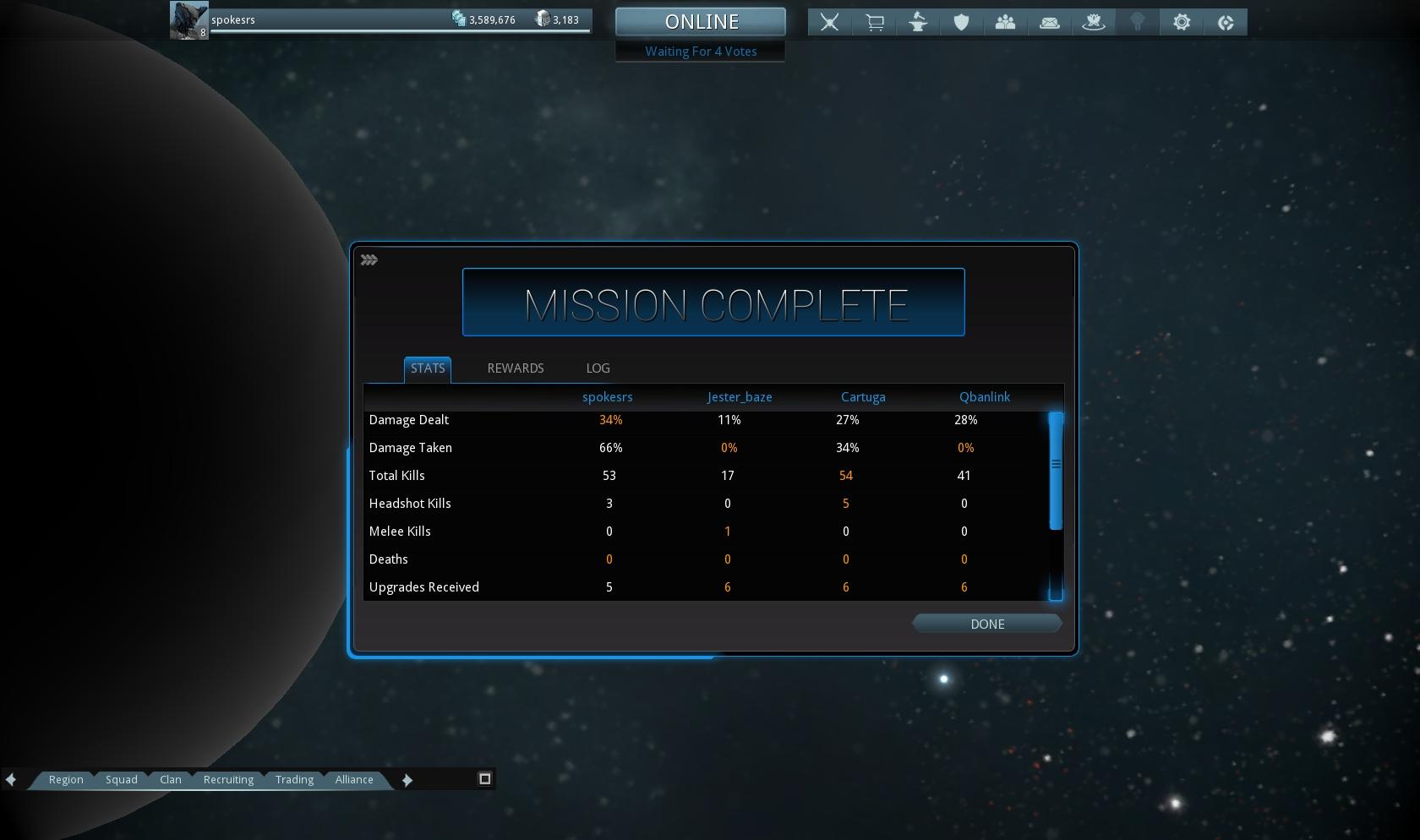The height and width of the screenshot is (840, 1420).
Task: Open the market shopping cart
Action: 875,23
